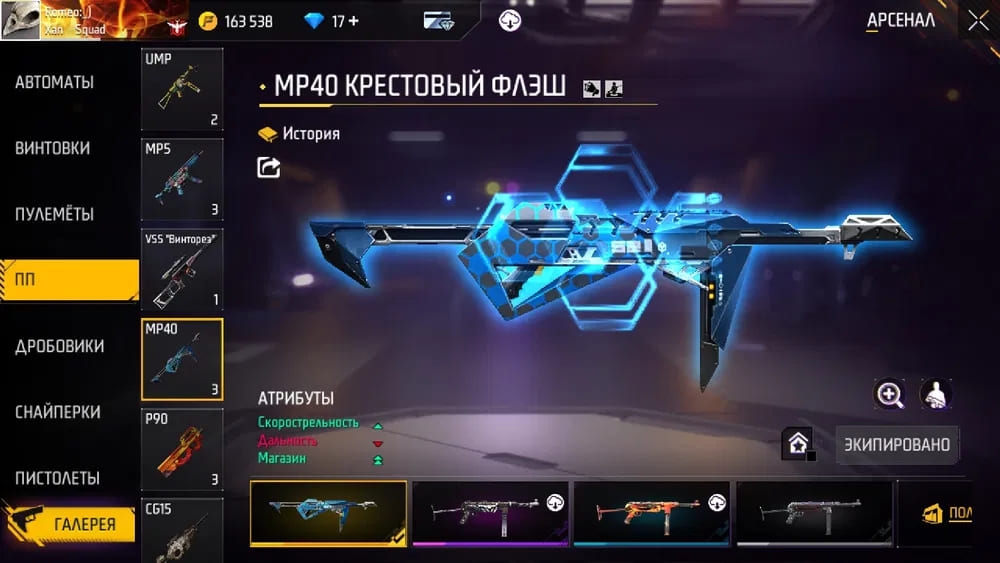1000x563 pixels.
Task: Select the UMP weapon tile
Action: point(182,90)
